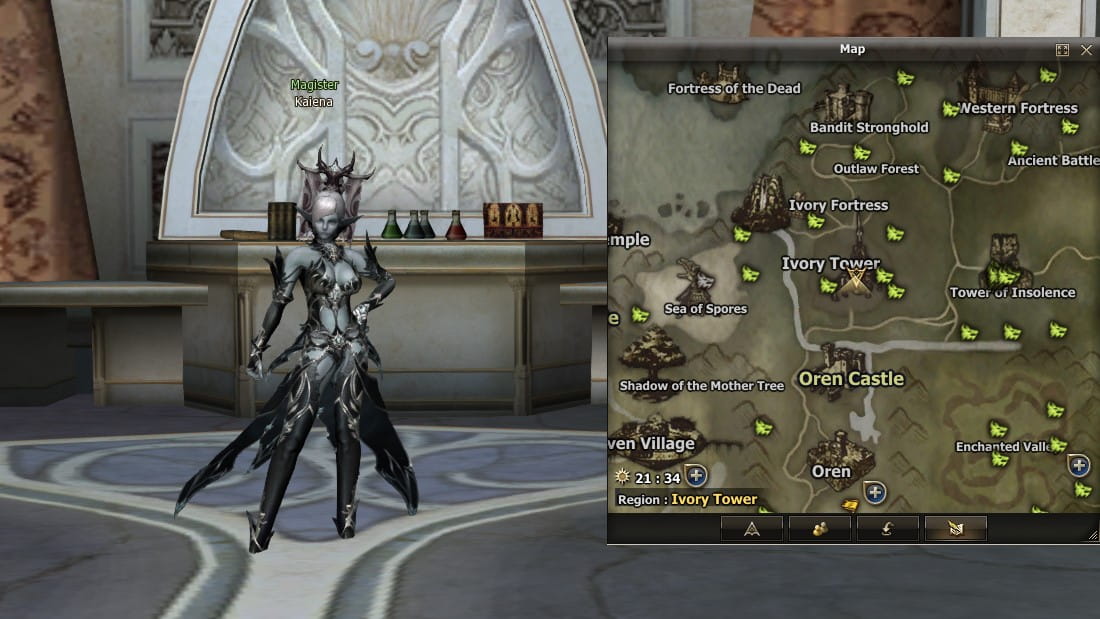Maximize the Map window
The width and height of the screenshot is (1100, 619).
[x=1062, y=49]
